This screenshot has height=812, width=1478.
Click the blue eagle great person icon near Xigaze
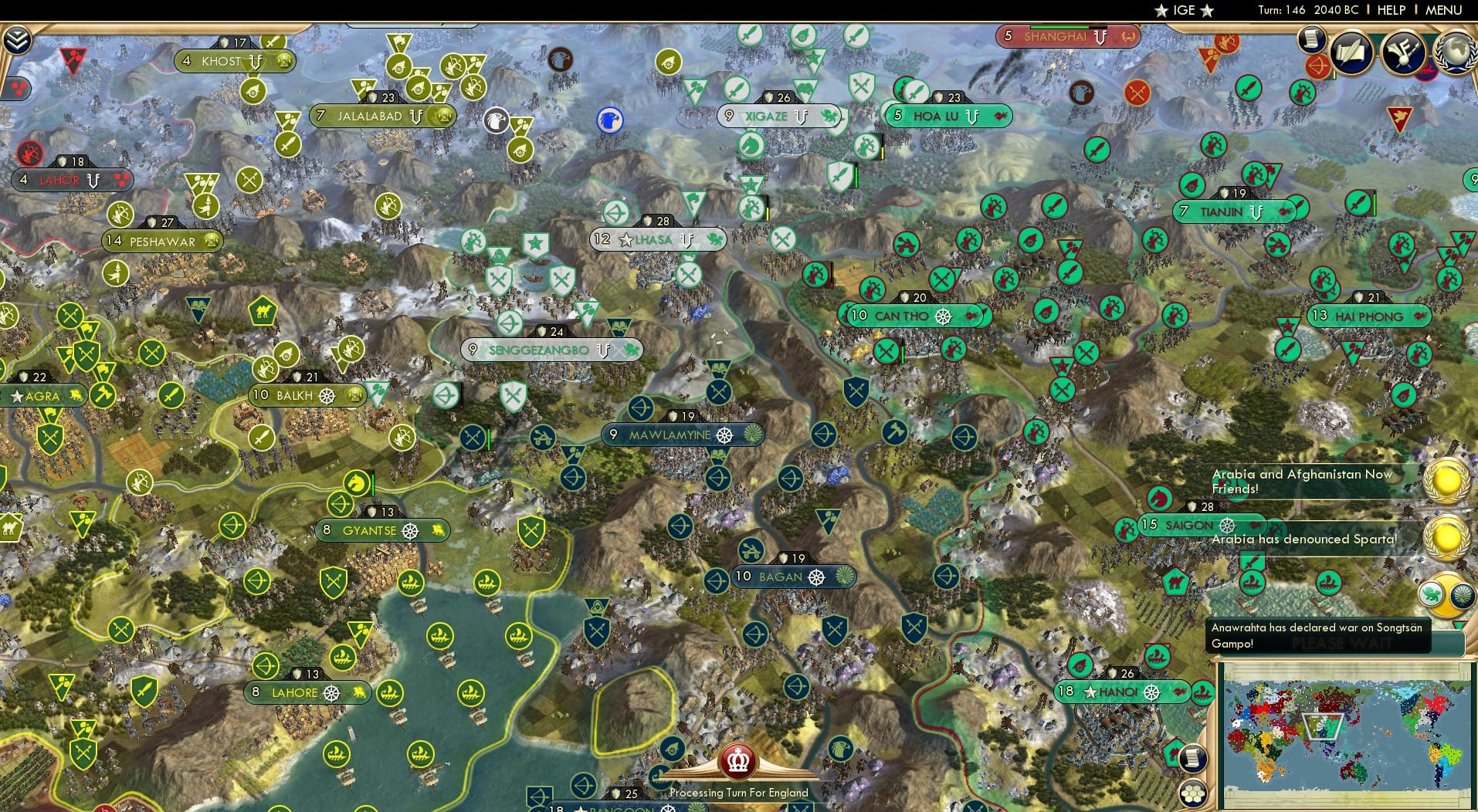coord(609,120)
